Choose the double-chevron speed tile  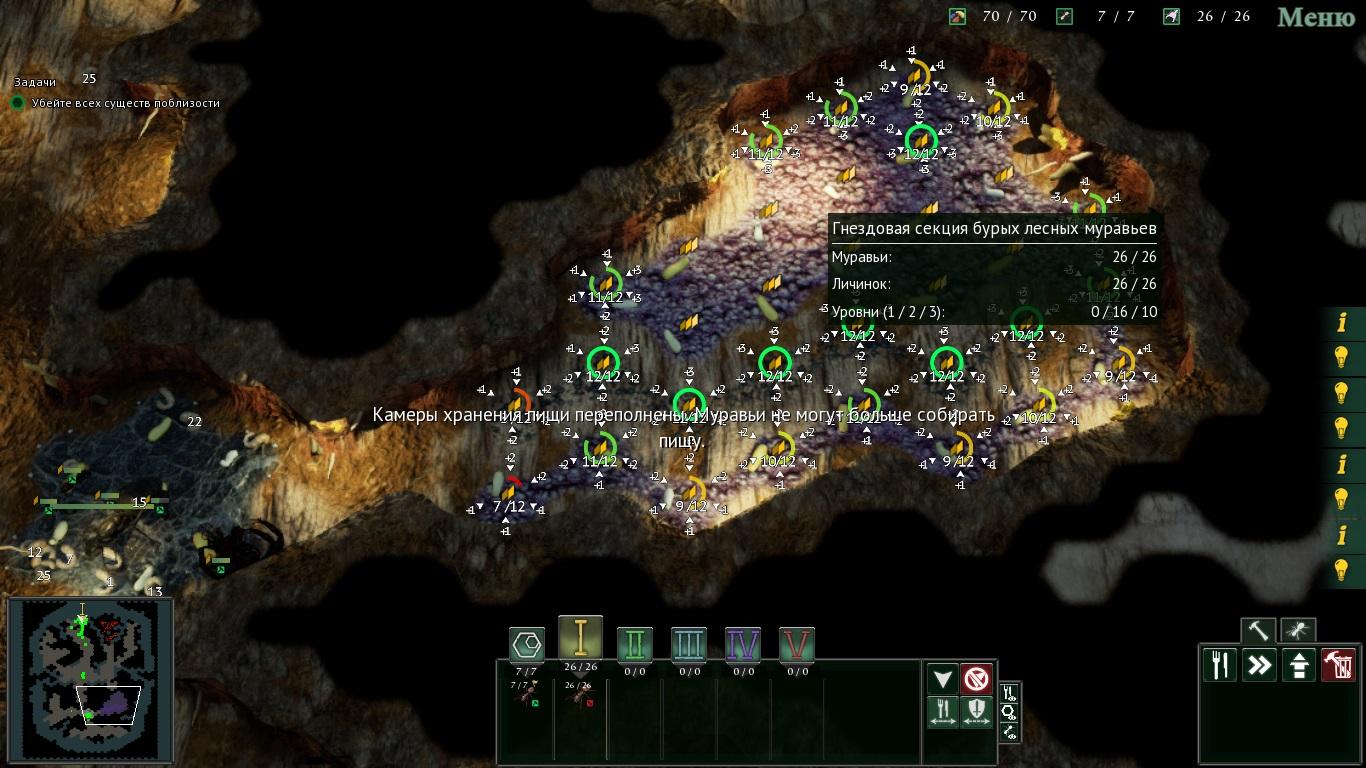1259,665
